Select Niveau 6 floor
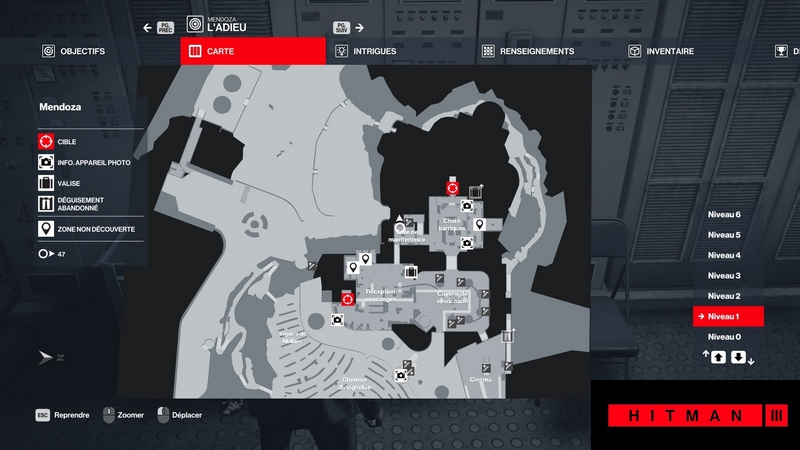The image size is (800, 450). 724,214
